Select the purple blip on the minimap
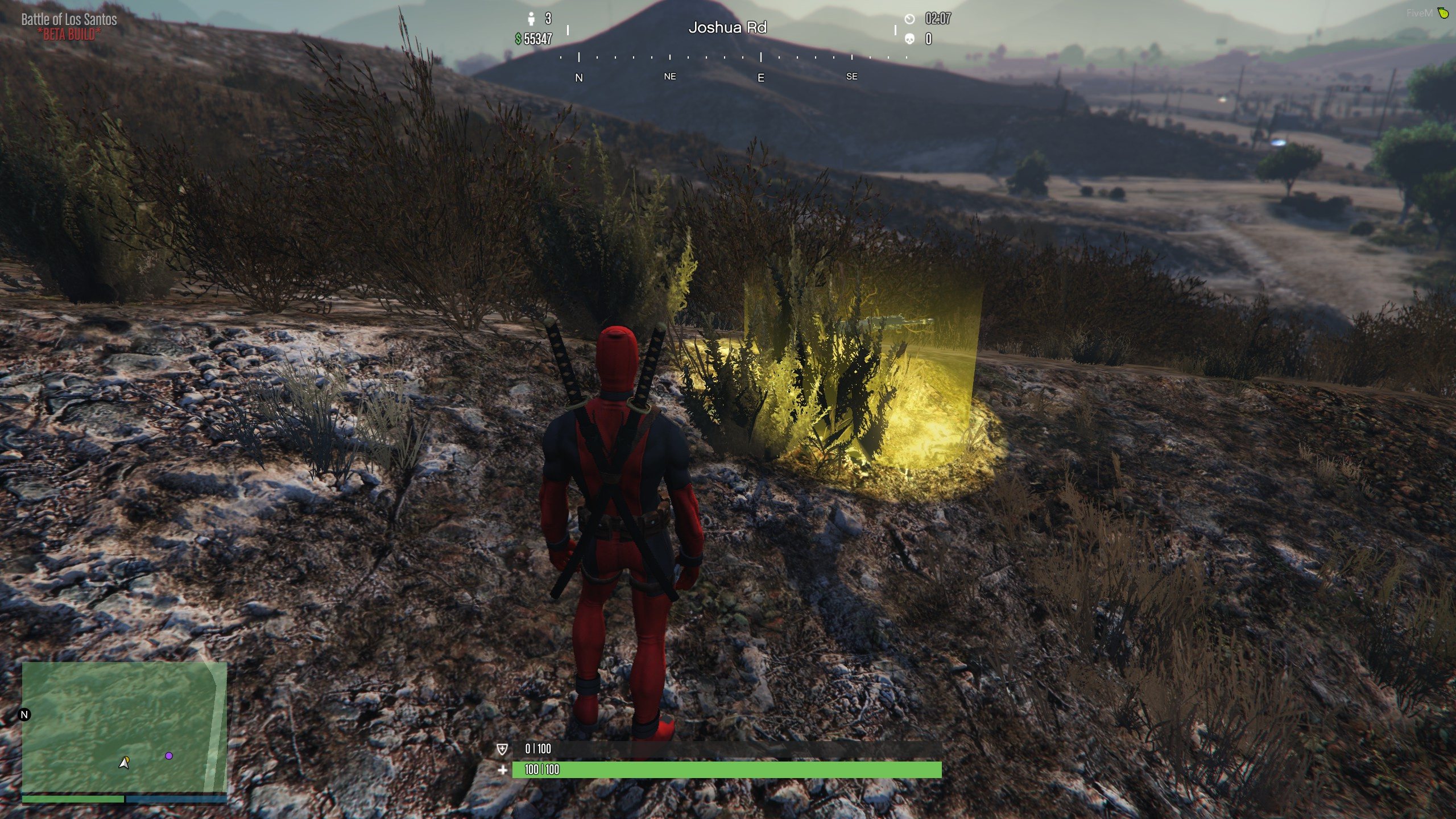This screenshot has height=819, width=1456. pyautogui.click(x=169, y=756)
